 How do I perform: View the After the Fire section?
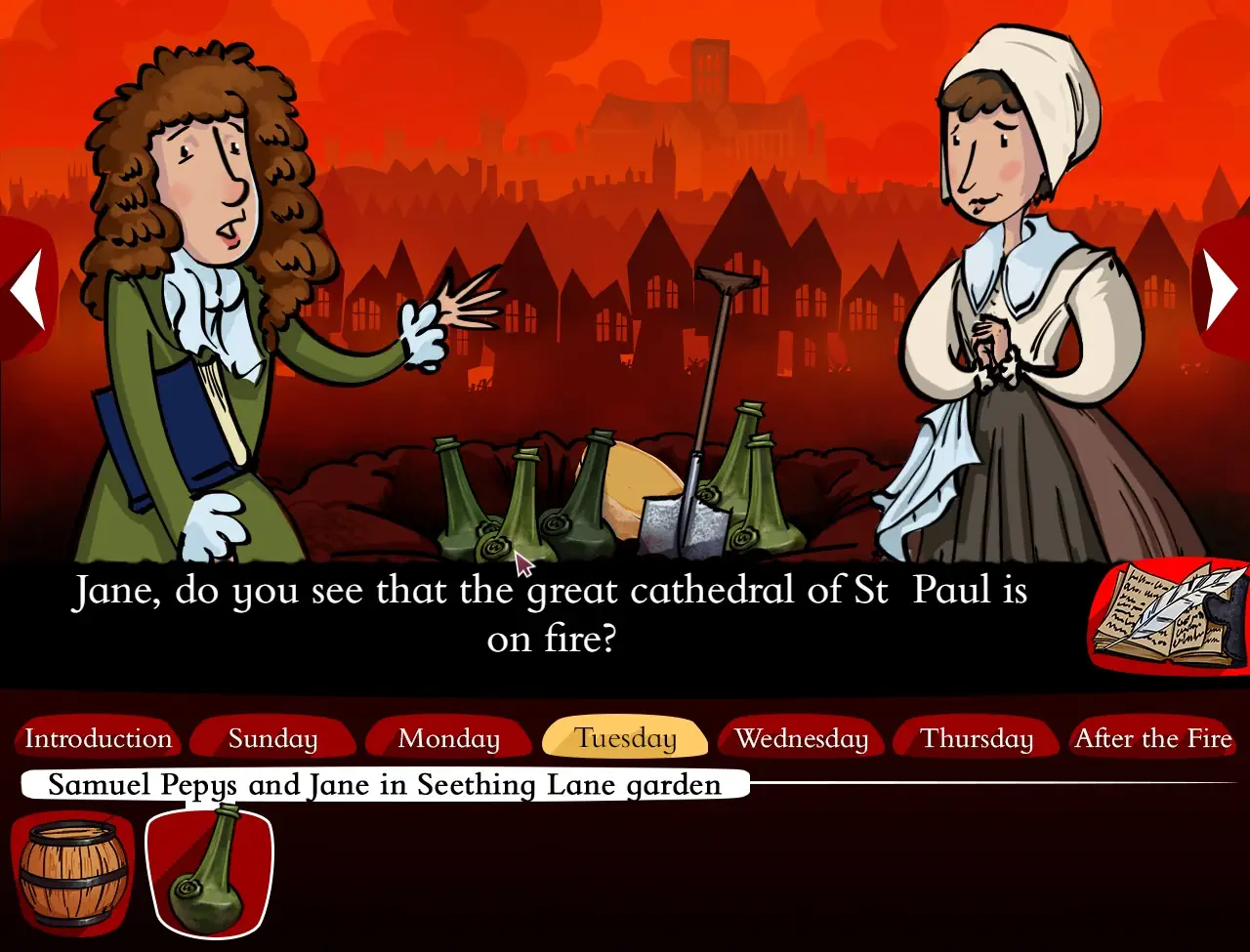1152,738
